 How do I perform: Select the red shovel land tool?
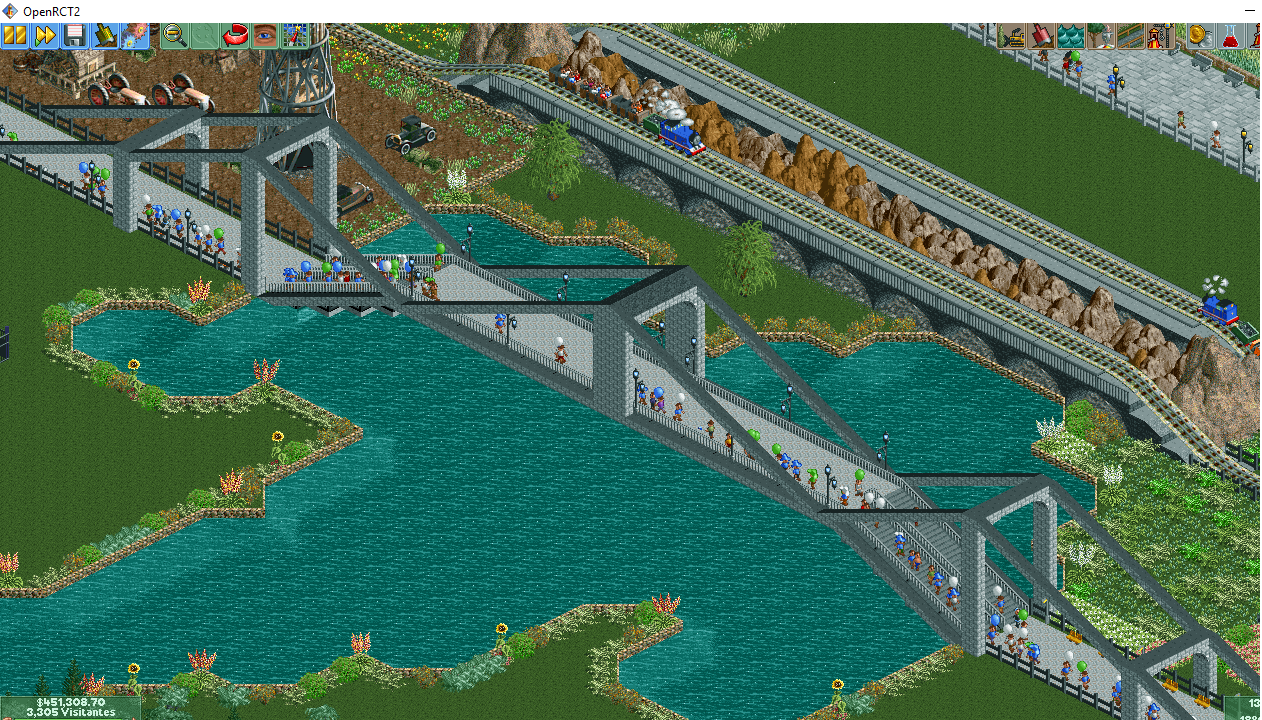click(1042, 36)
